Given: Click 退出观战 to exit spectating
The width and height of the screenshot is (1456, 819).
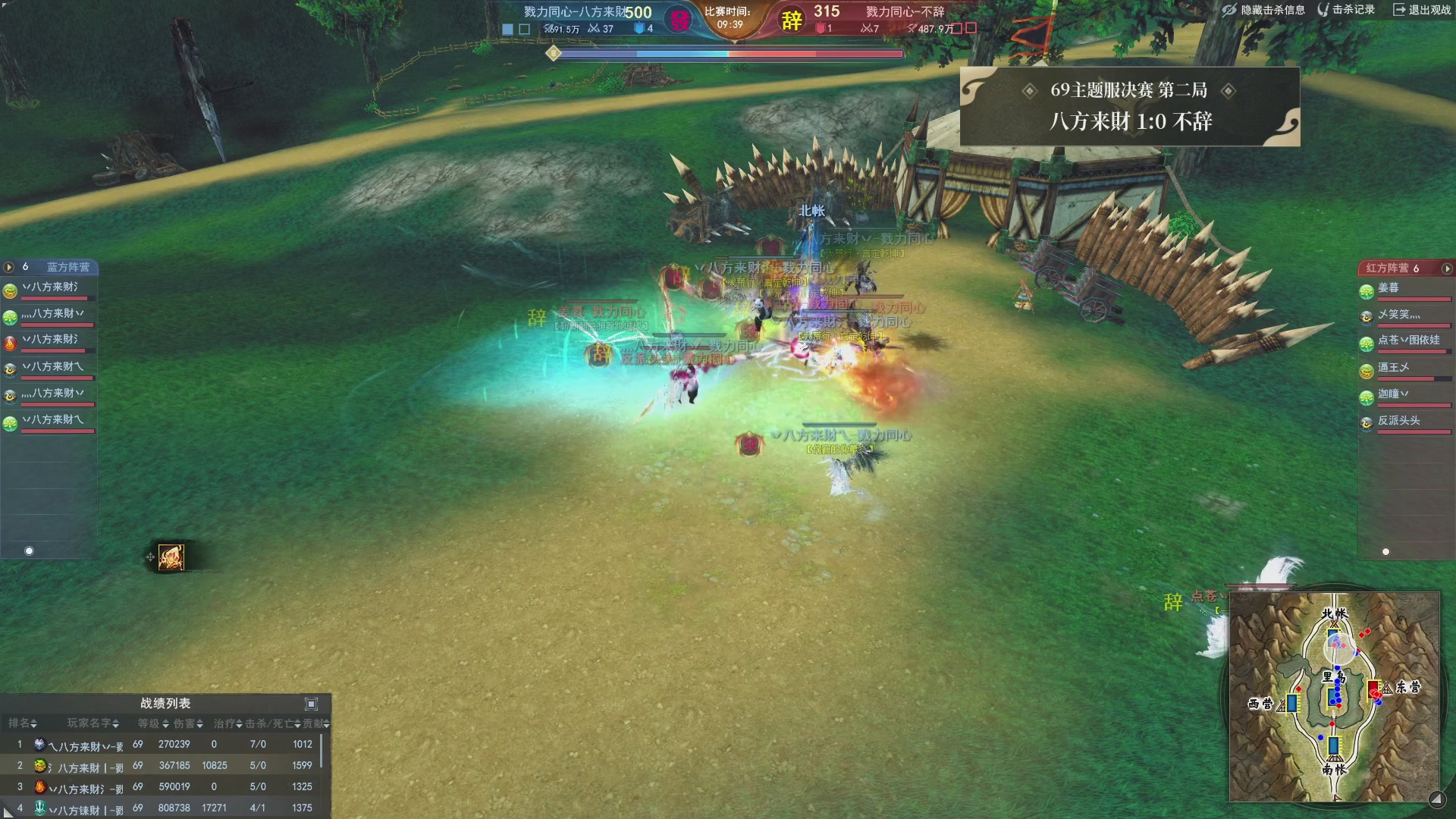Looking at the screenshot, I should pos(1422,10).
